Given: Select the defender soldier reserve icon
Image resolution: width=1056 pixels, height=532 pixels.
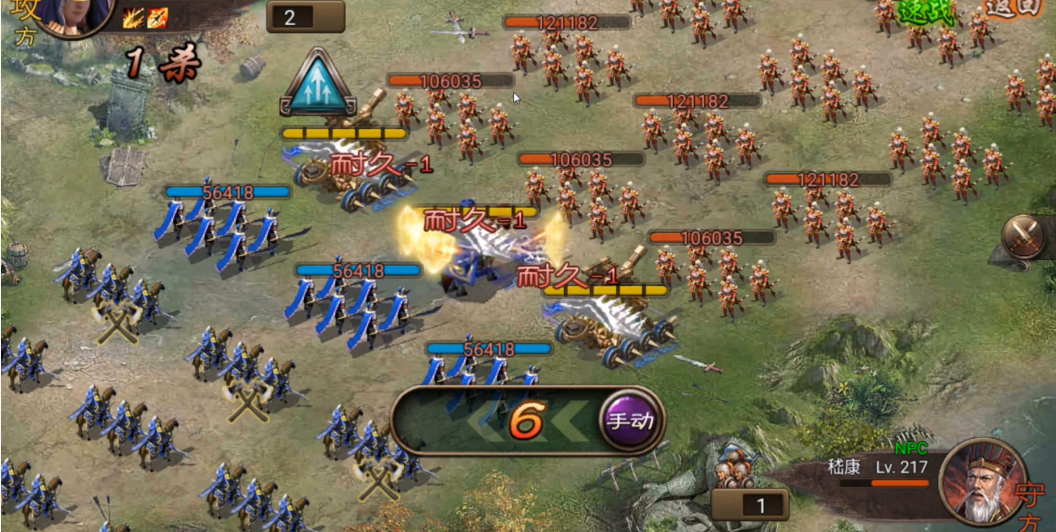Looking at the screenshot, I should click(735, 466).
